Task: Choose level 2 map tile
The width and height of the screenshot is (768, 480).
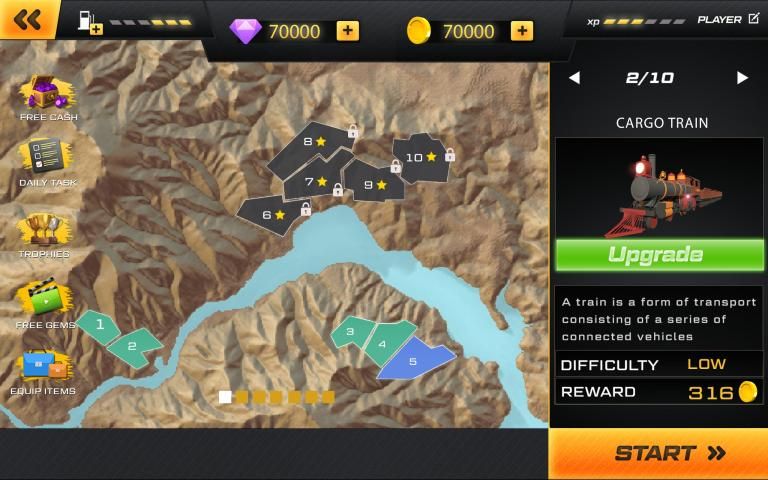Action: point(133,346)
